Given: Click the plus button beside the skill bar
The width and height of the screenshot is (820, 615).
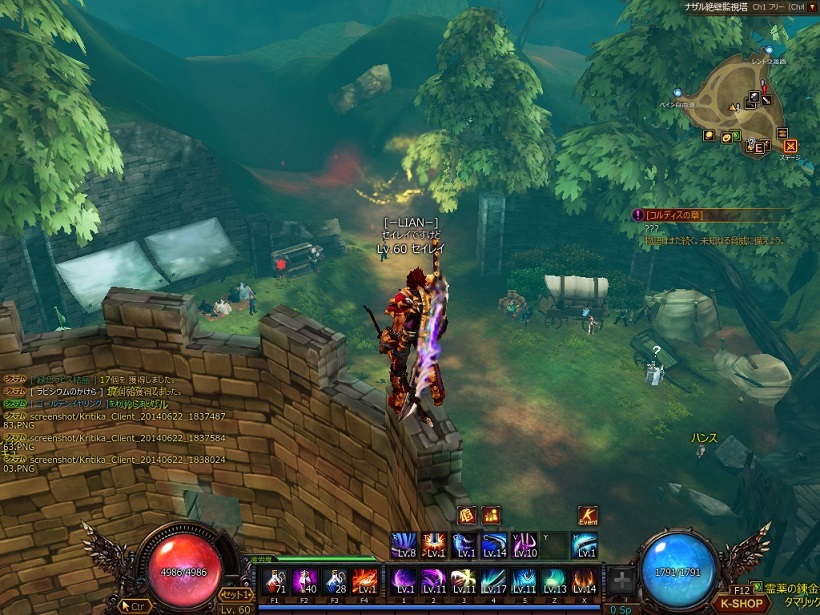Looking at the screenshot, I should tap(622, 580).
